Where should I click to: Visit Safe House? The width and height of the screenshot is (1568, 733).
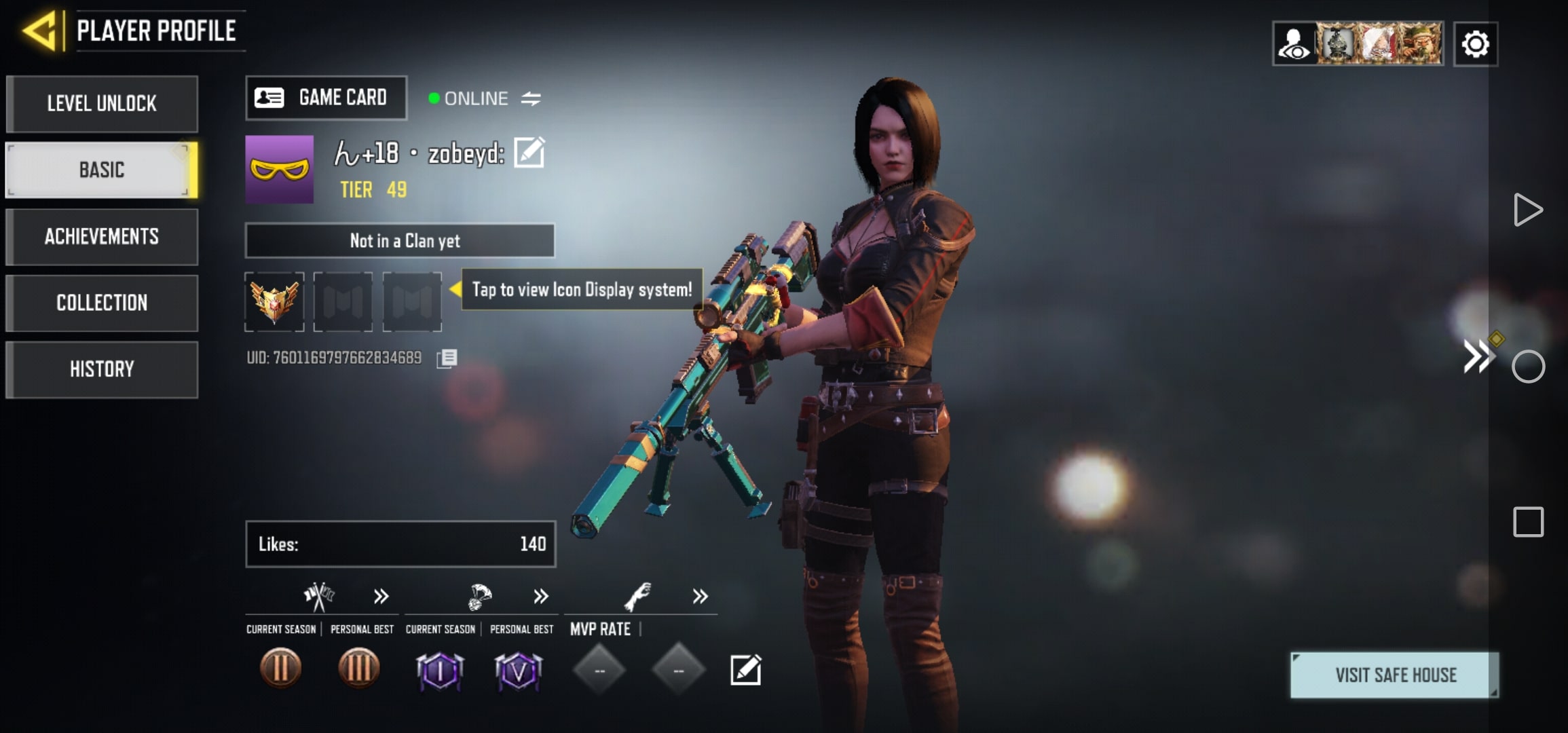point(1395,675)
